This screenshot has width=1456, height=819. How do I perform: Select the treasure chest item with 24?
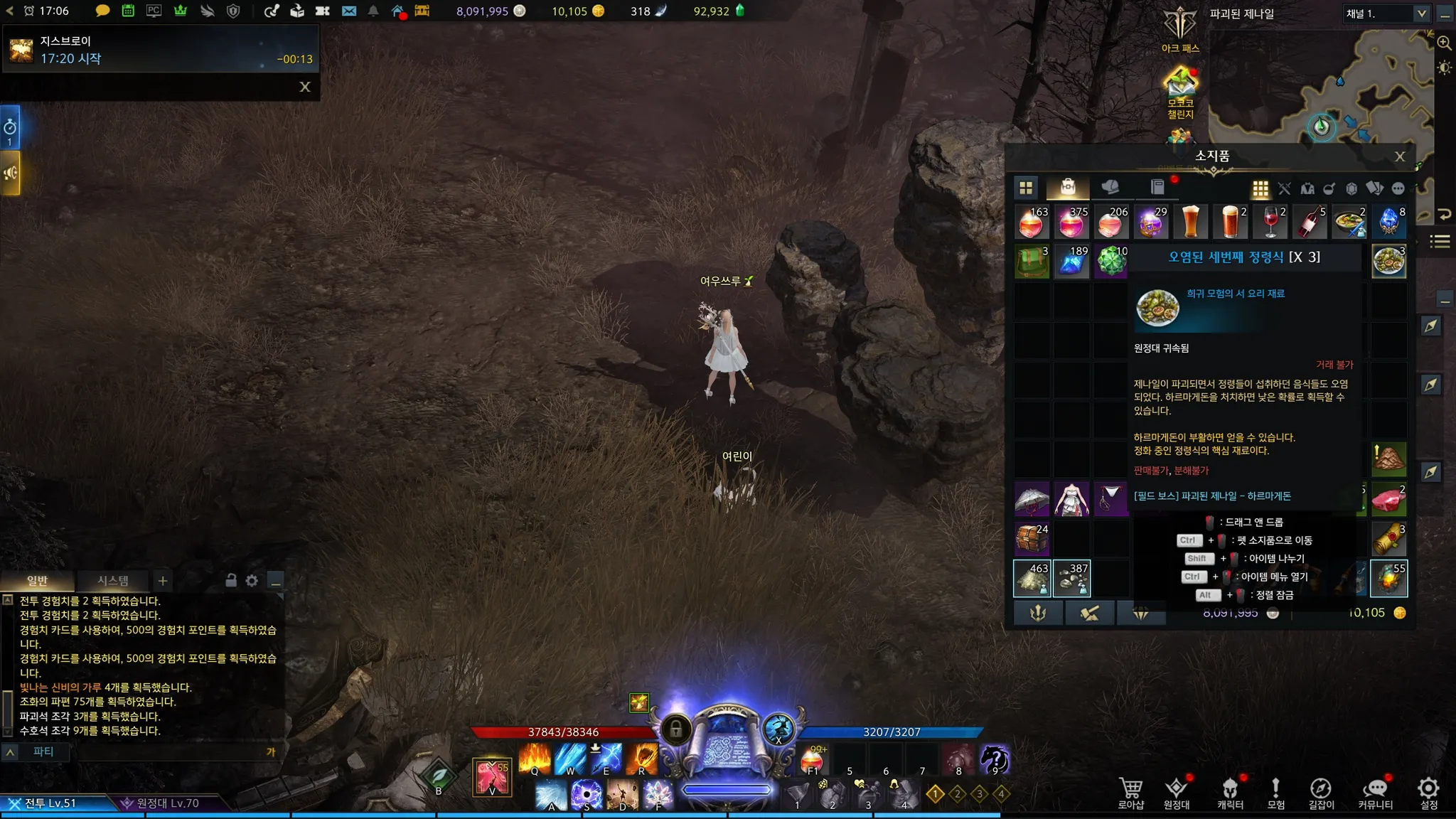point(1032,538)
